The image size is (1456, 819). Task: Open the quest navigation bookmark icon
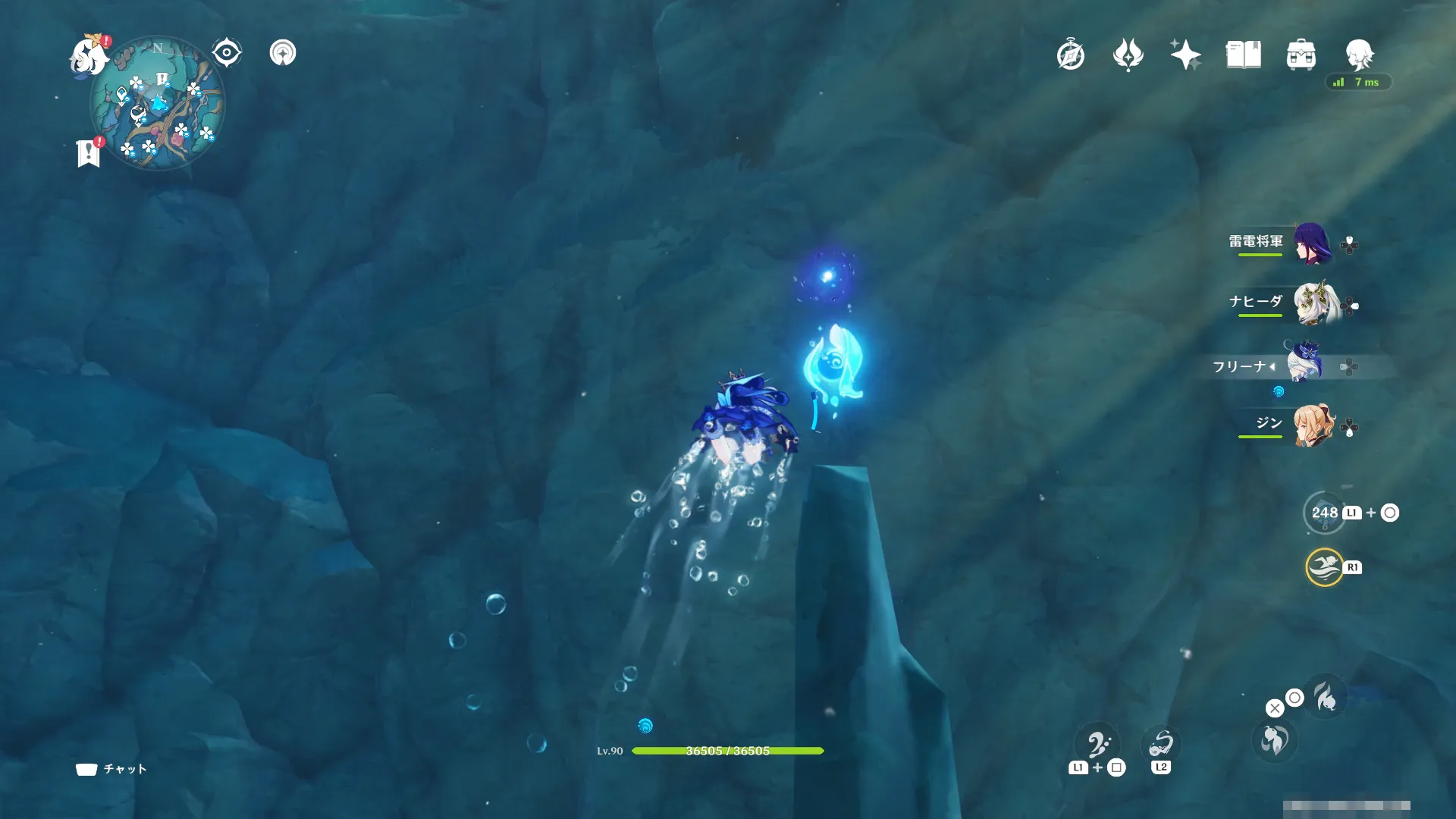tap(89, 152)
